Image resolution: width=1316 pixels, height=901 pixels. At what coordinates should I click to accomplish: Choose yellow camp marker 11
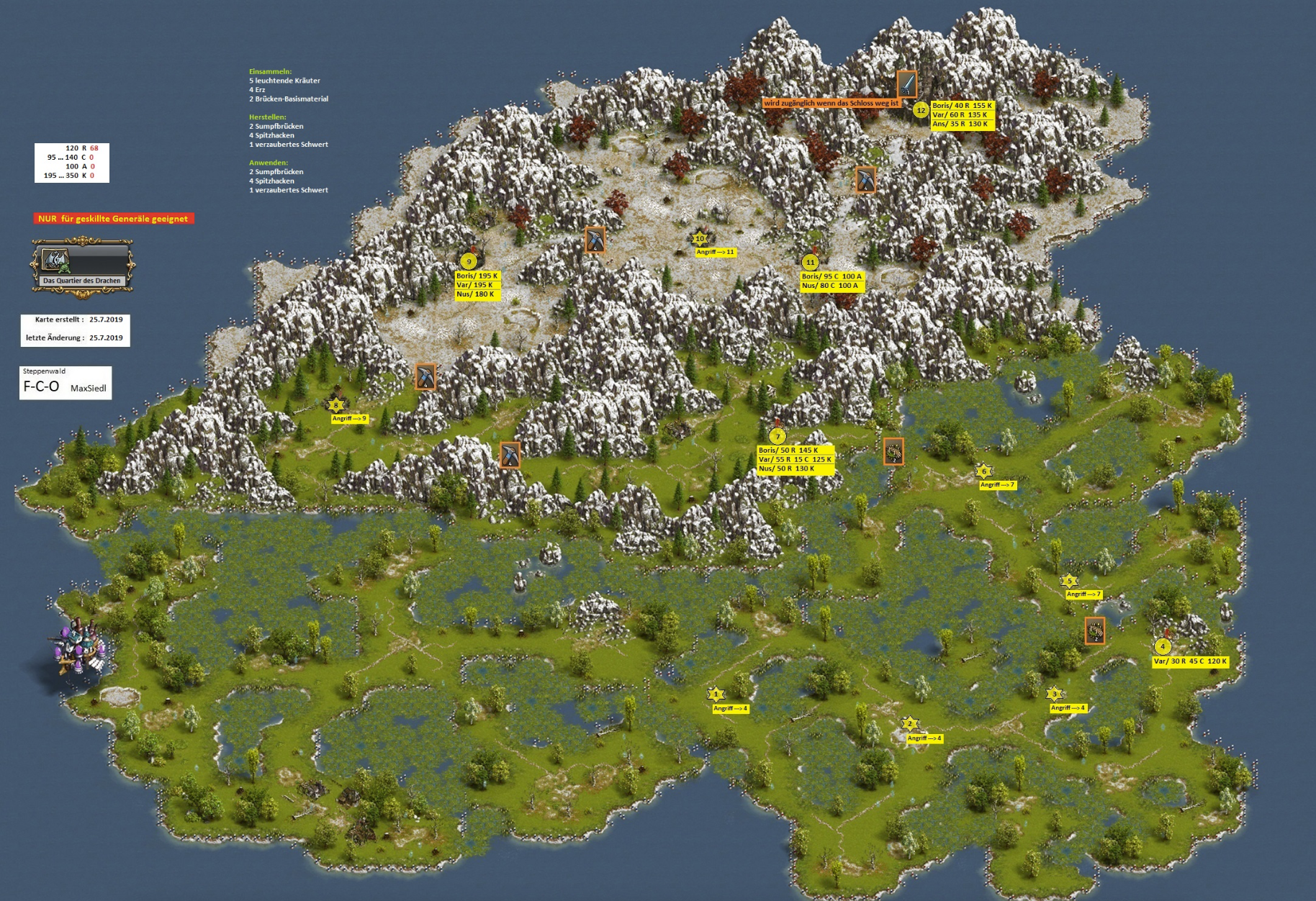810,263
